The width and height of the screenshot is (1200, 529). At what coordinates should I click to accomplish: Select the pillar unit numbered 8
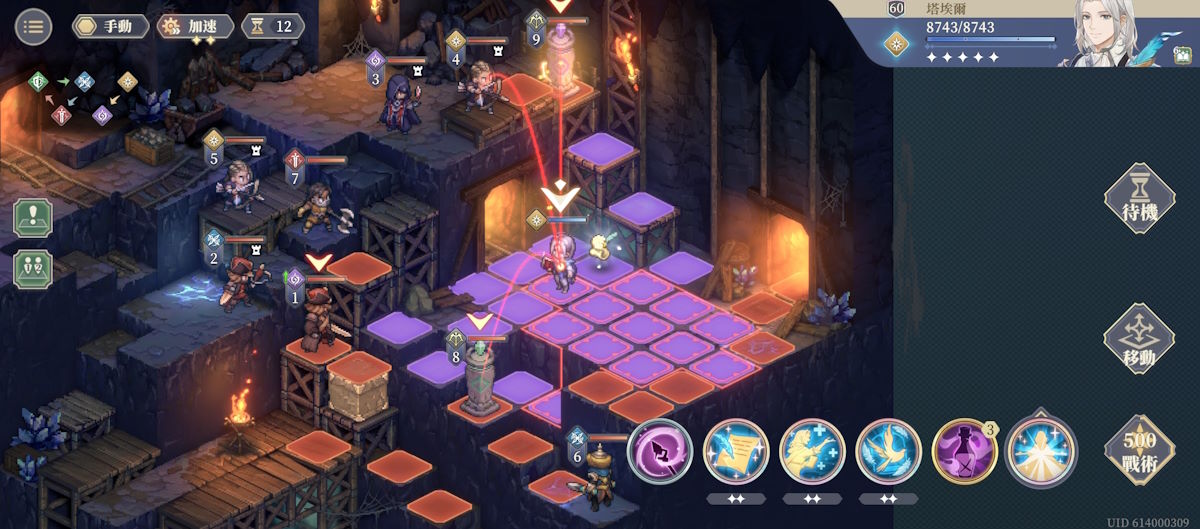click(480, 378)
